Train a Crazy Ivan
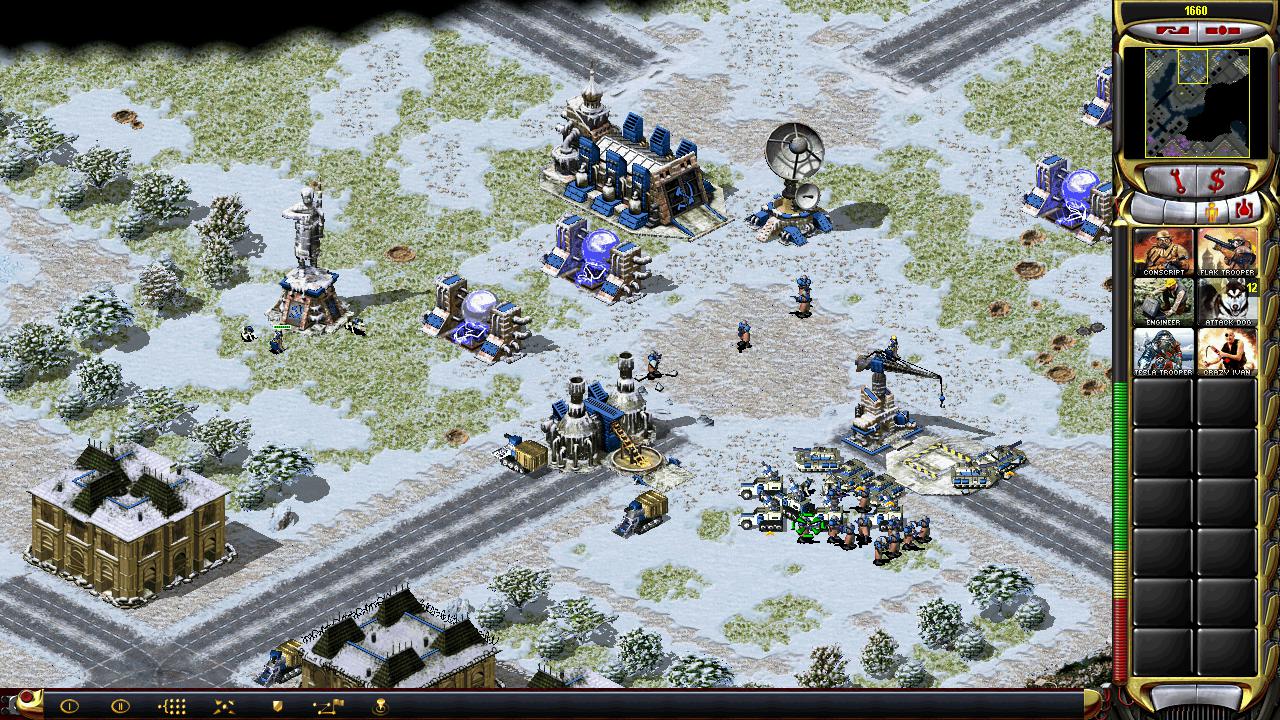This screenshot has width=1280, height=720. (1227, 351)
